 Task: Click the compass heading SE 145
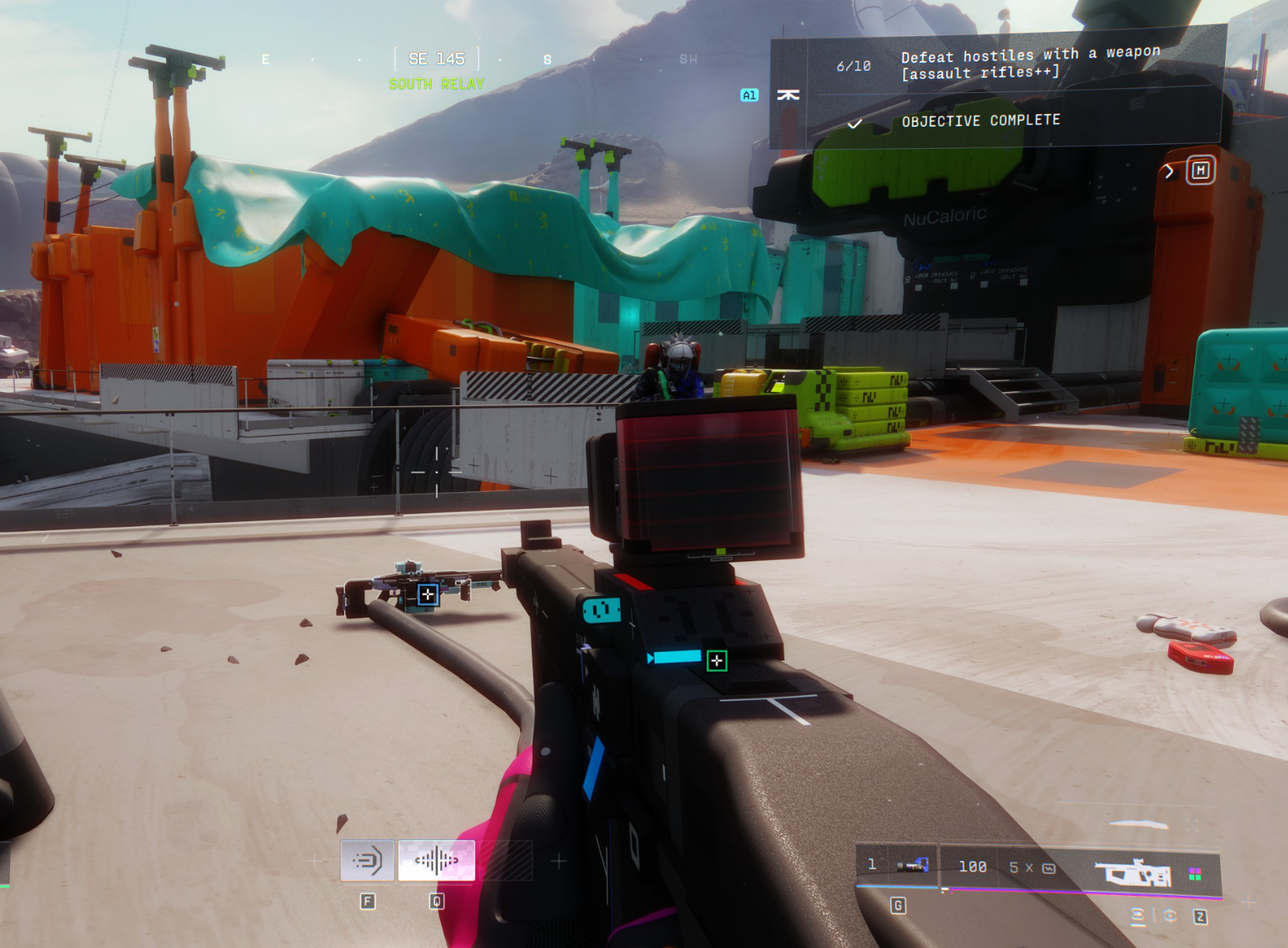click(x=436, y=59)
